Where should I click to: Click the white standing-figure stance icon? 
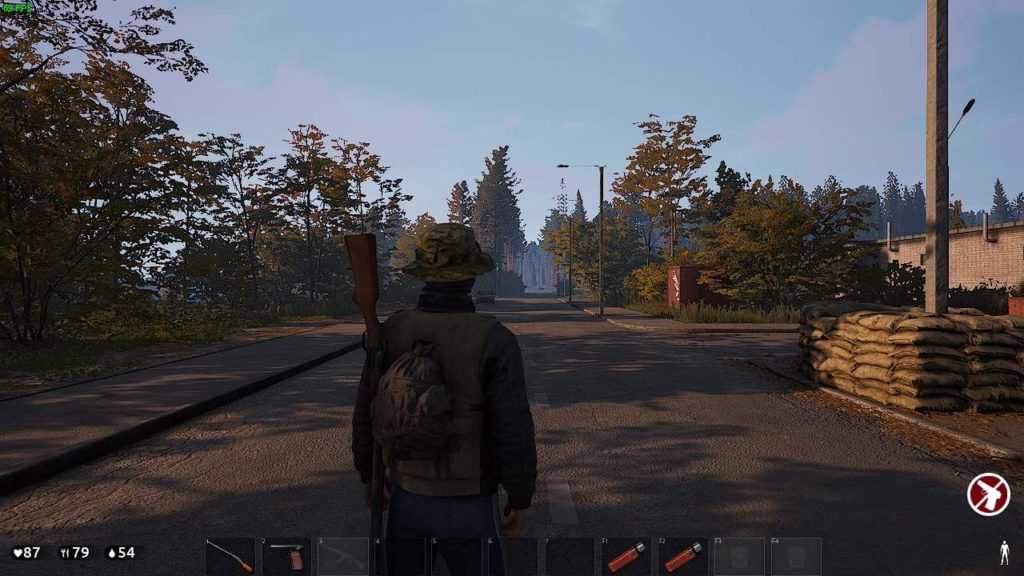(1004, 552)
